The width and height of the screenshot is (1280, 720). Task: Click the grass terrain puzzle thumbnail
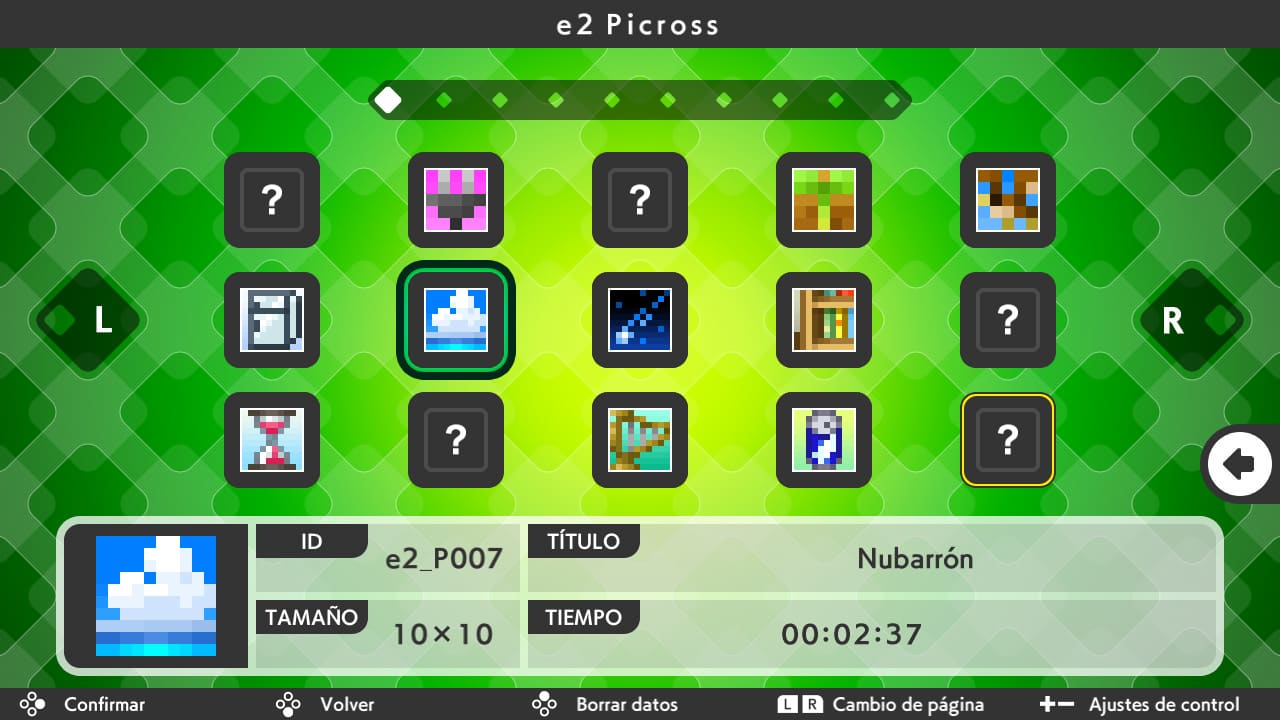point(823,200)
